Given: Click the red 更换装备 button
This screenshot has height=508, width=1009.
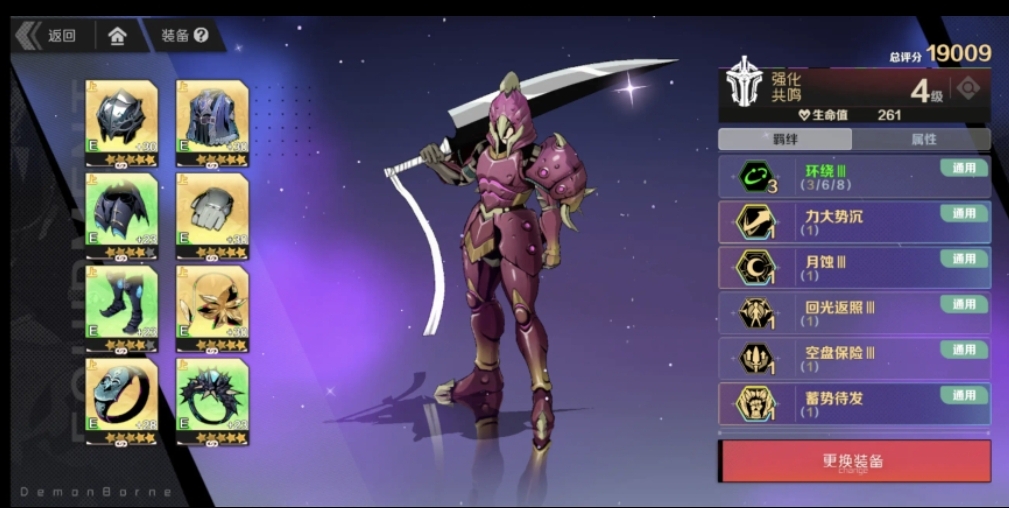Looking at the screenshot, I should [854, 462].
